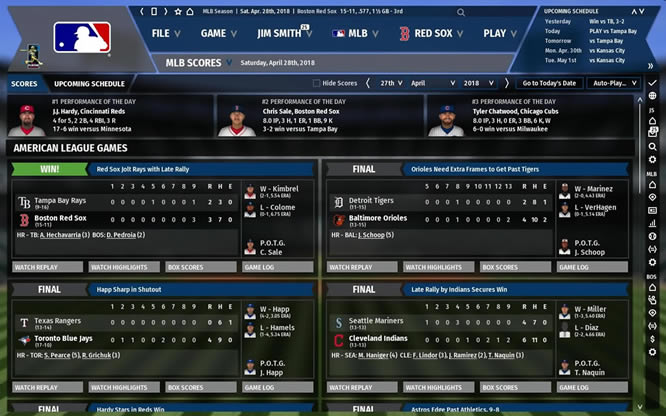Select the Scores tab

[x=24, y=84]
